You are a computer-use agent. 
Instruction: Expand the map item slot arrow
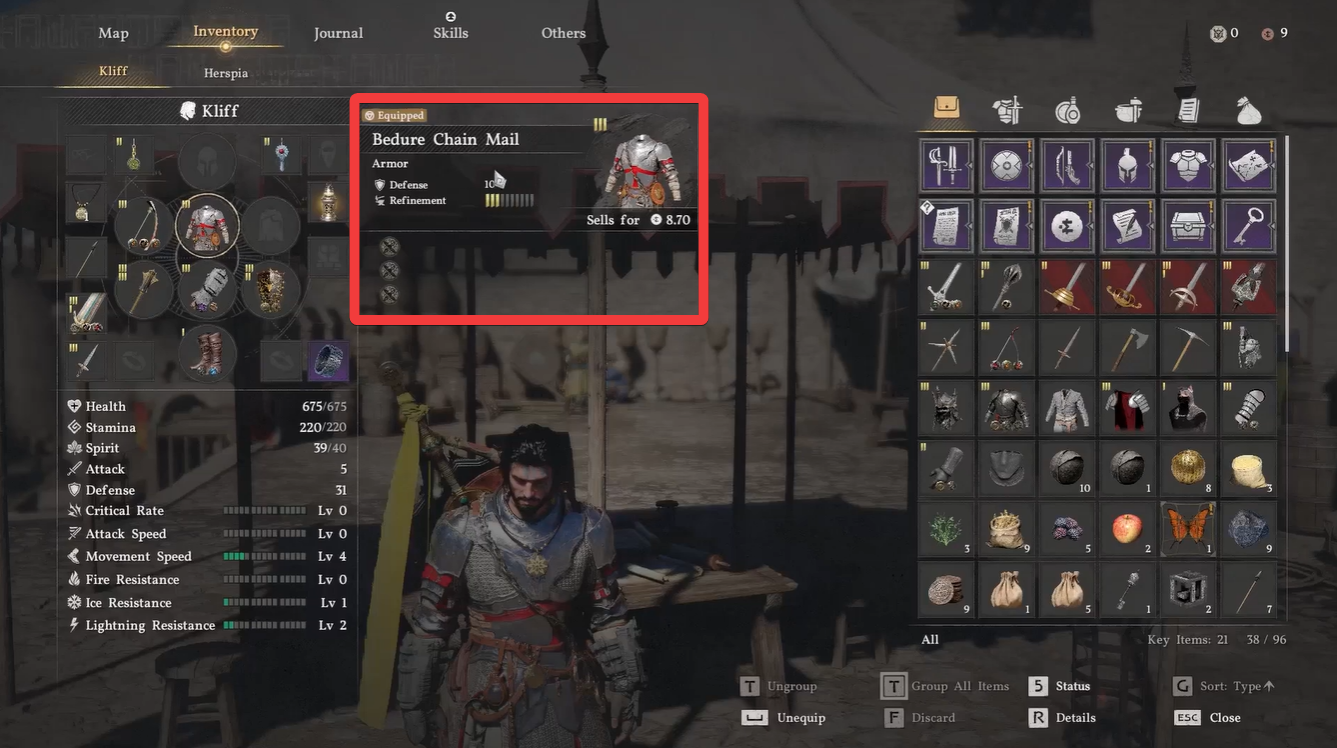coord(1274,167)
